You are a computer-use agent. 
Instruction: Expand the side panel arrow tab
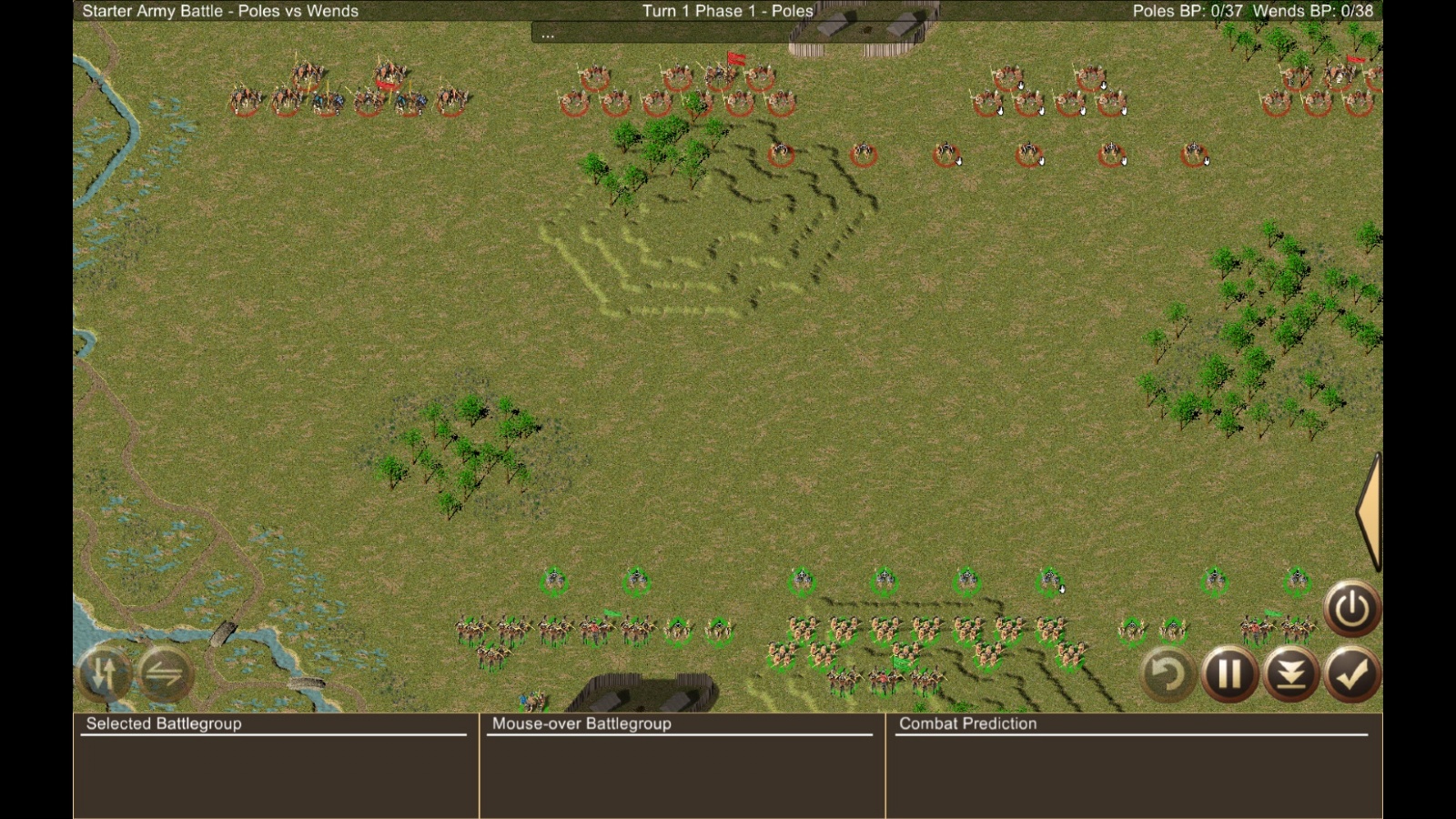pyautogui.click(x=1370, y=511)
